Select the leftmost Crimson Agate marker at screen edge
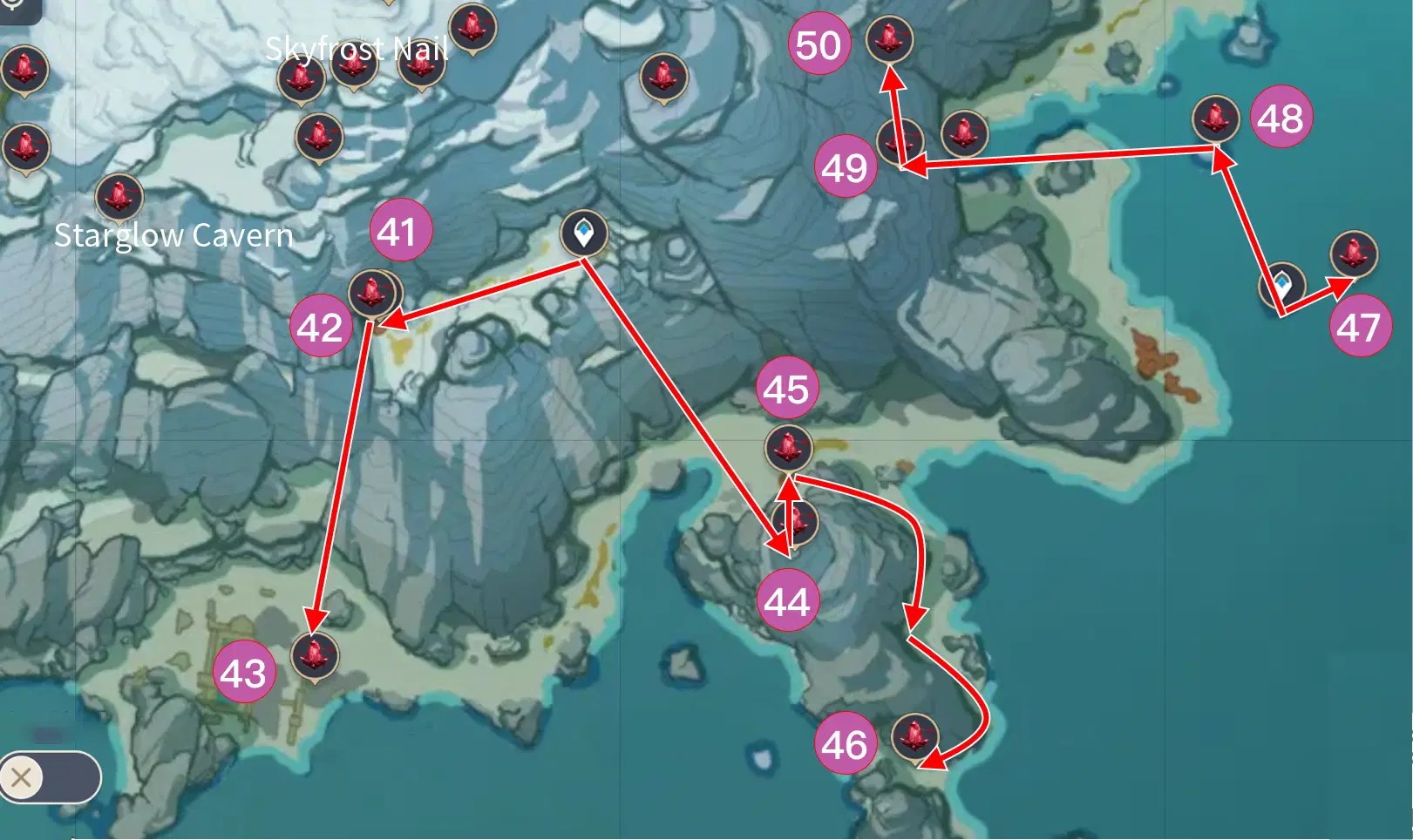This screenshot has width=1413, height=840. click(x=25, y=70)
